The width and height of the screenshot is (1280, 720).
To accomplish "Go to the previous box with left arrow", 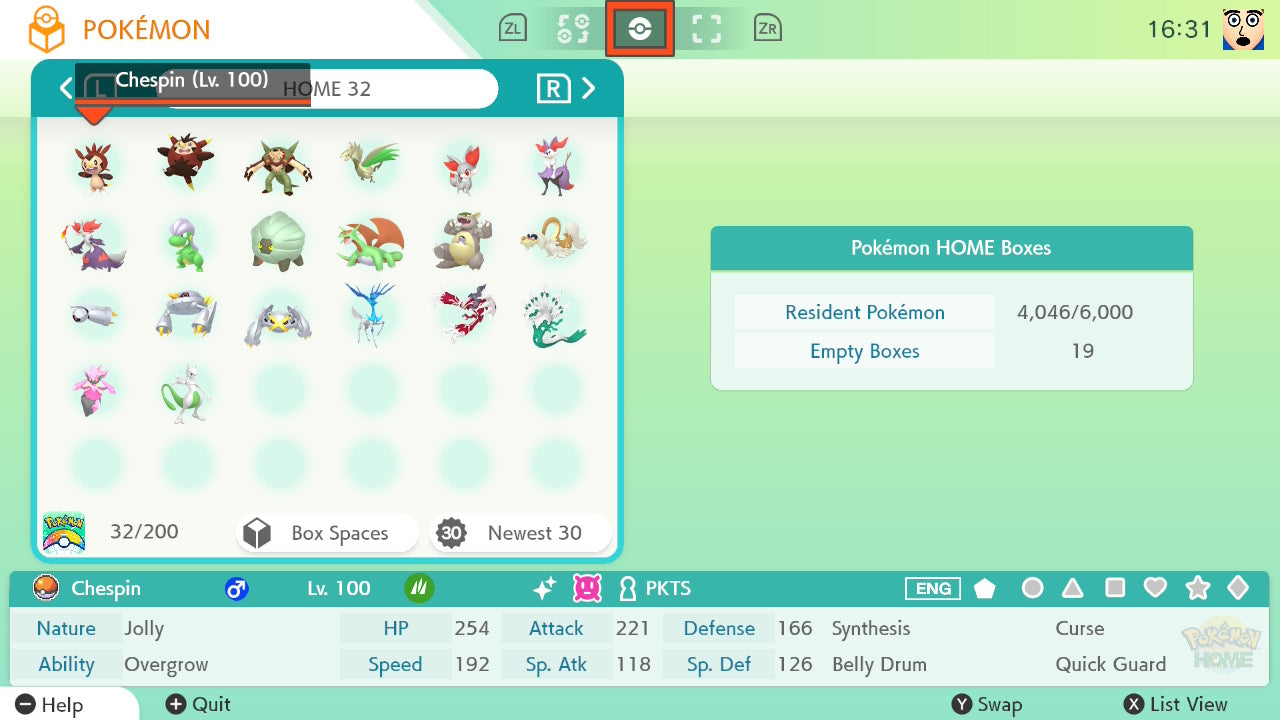I will [x=66, y=88].
